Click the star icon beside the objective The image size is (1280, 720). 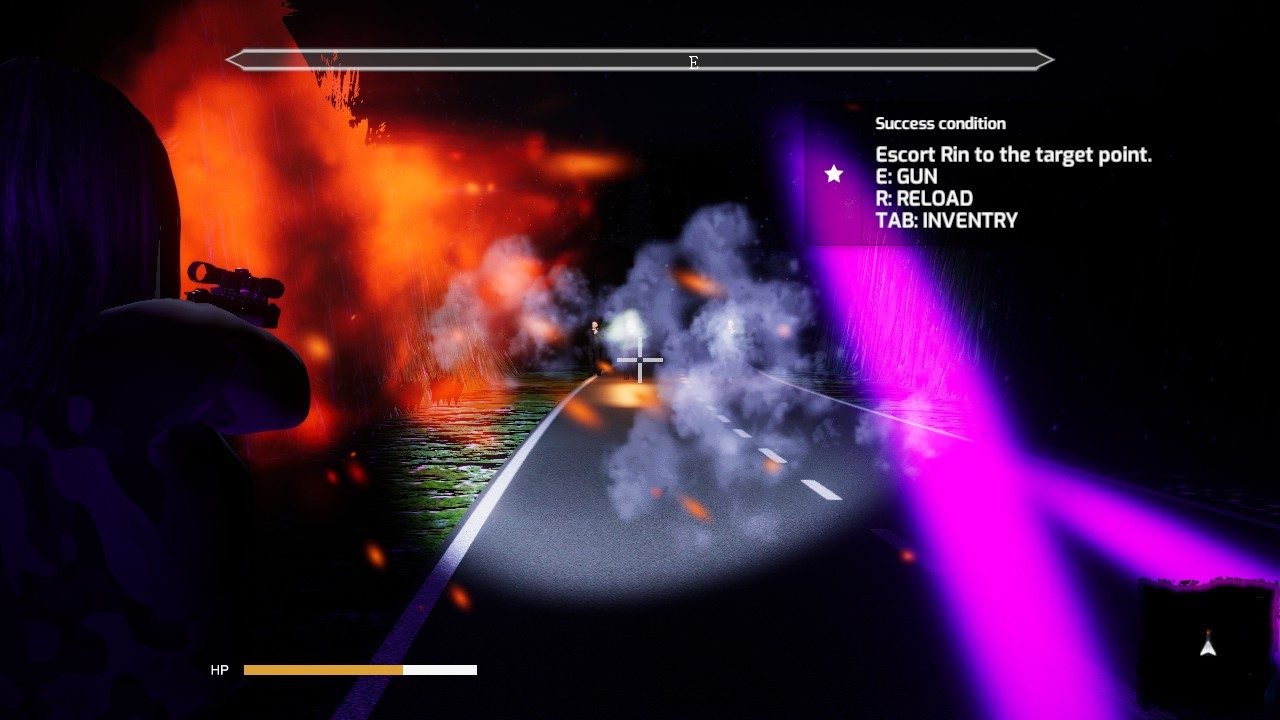pos(833,175)
